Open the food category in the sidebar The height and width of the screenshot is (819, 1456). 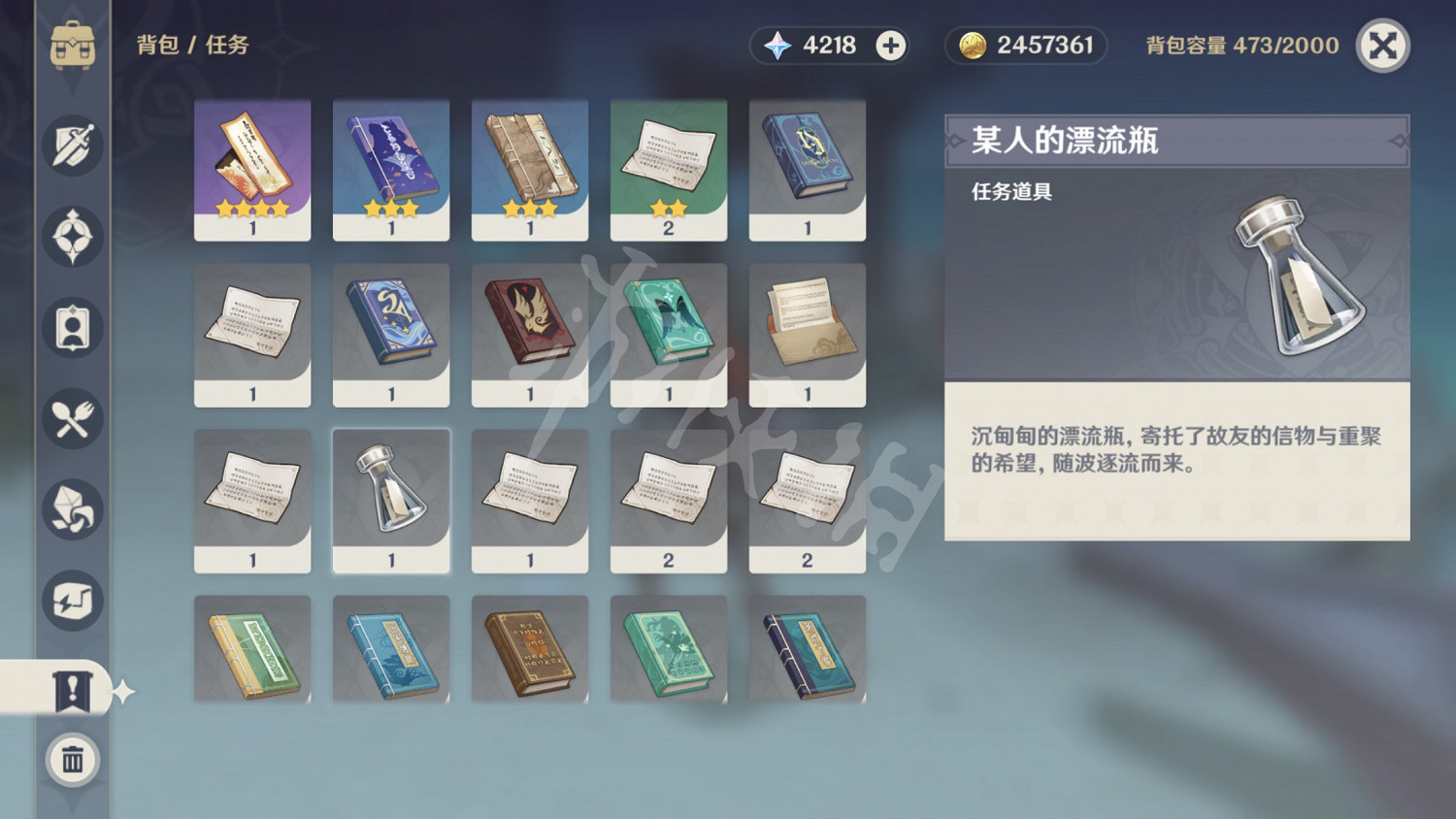[73, 417]
